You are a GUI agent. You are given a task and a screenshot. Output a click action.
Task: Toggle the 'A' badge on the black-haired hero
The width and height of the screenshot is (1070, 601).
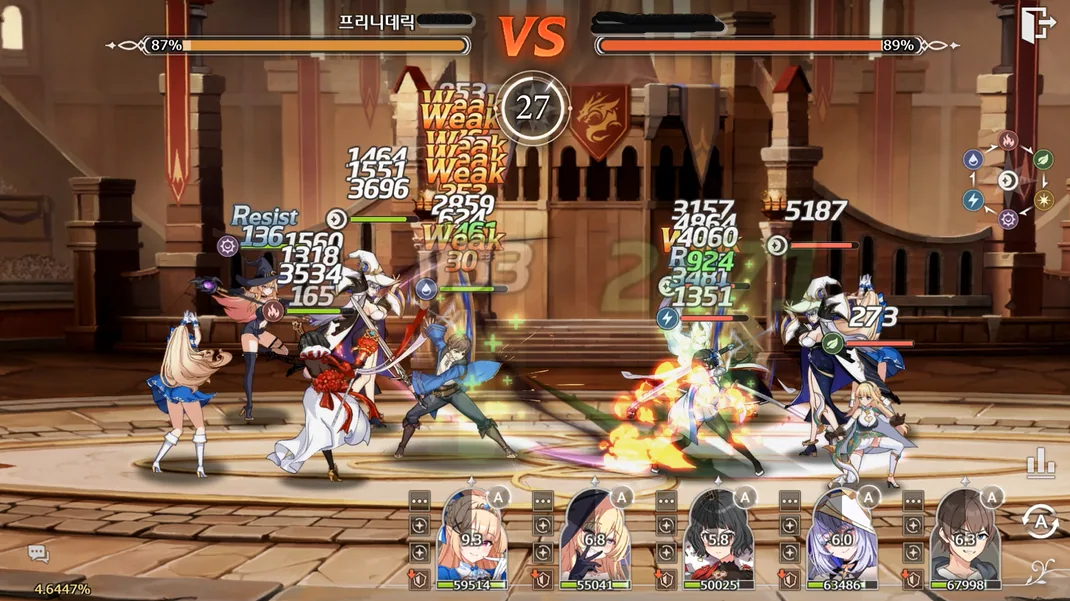(x=744, y=496)
